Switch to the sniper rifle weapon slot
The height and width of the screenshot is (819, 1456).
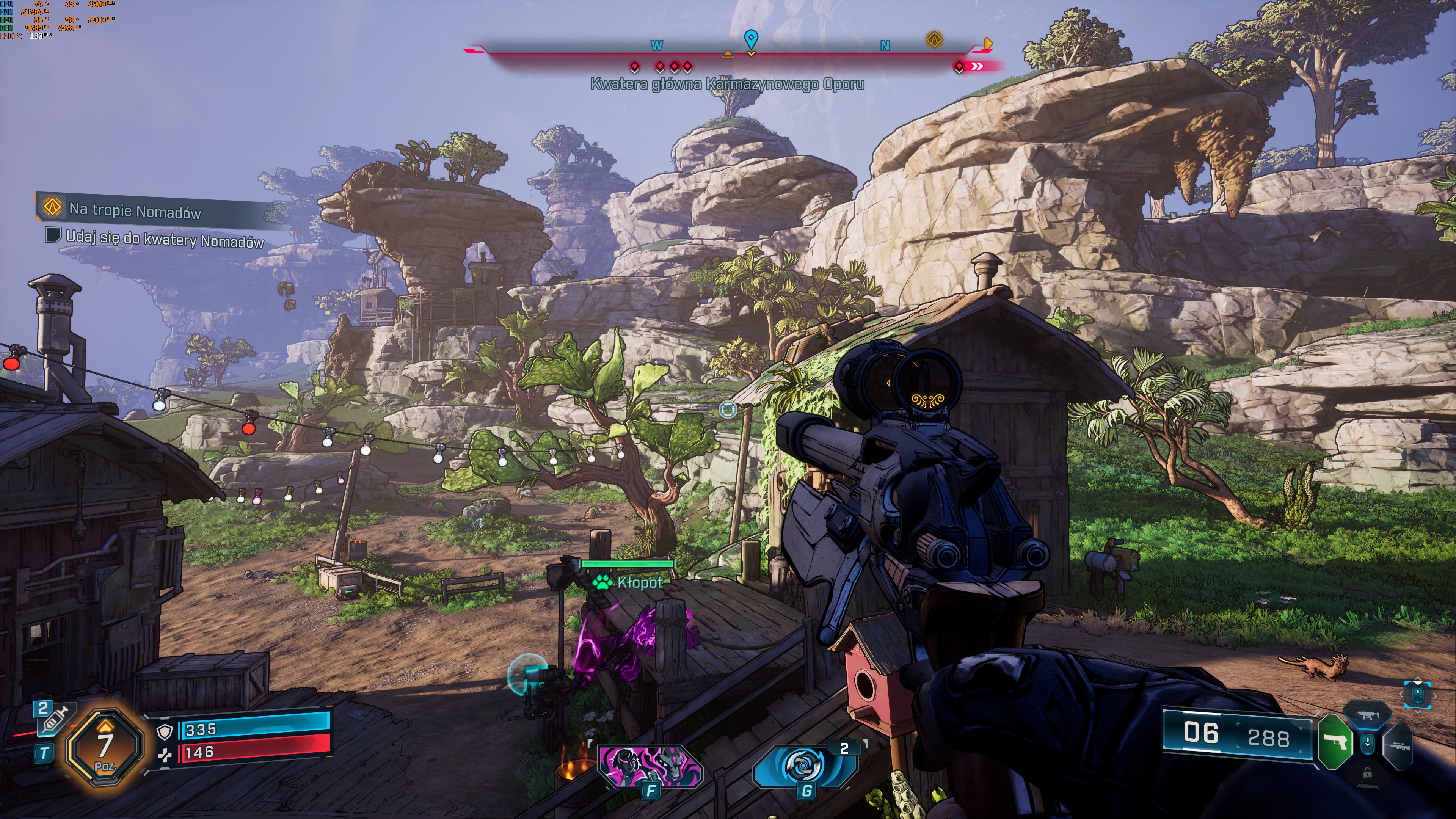click(1398, 747)
